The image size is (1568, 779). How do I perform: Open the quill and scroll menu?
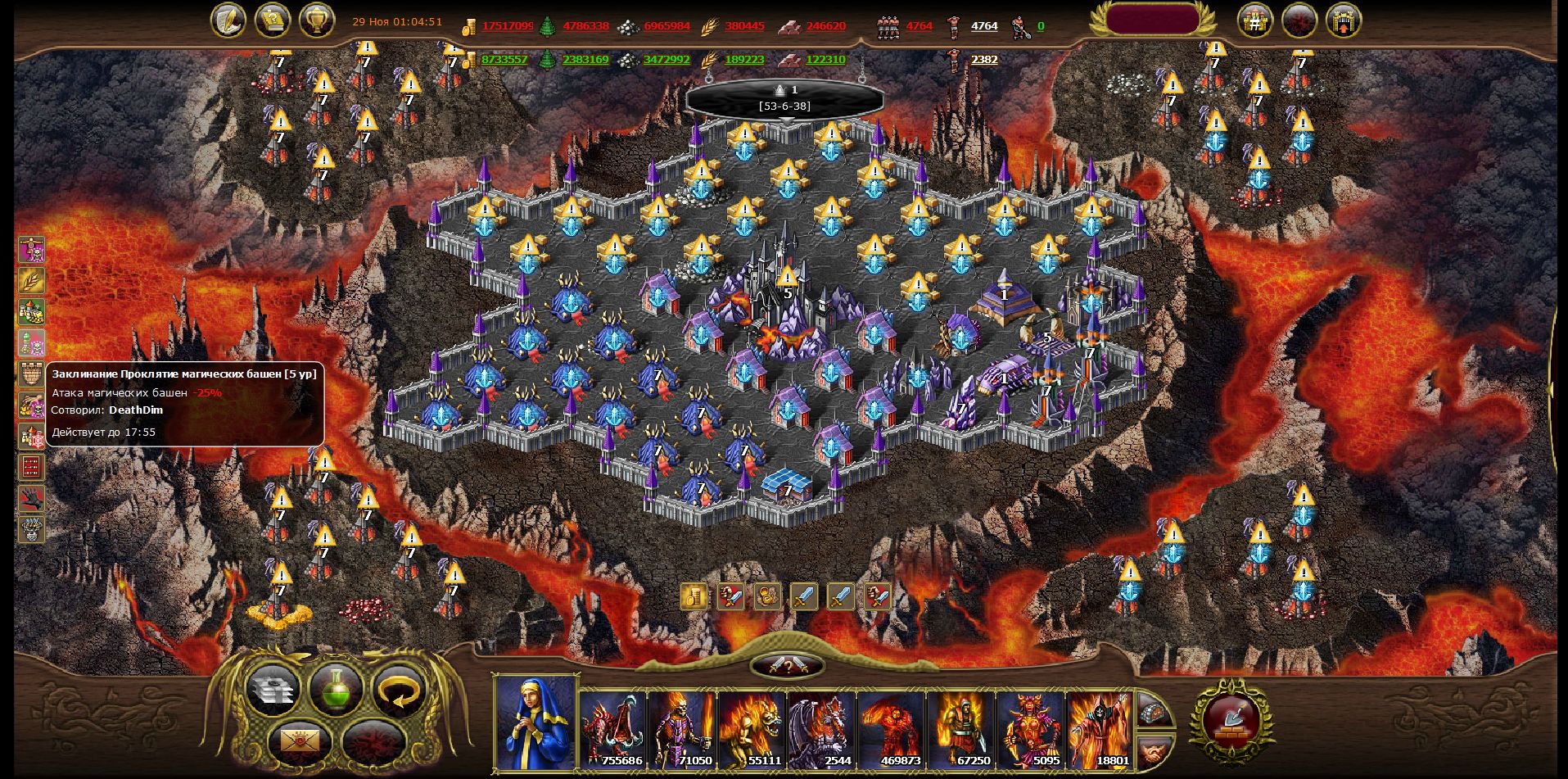[x=228, y=20]
